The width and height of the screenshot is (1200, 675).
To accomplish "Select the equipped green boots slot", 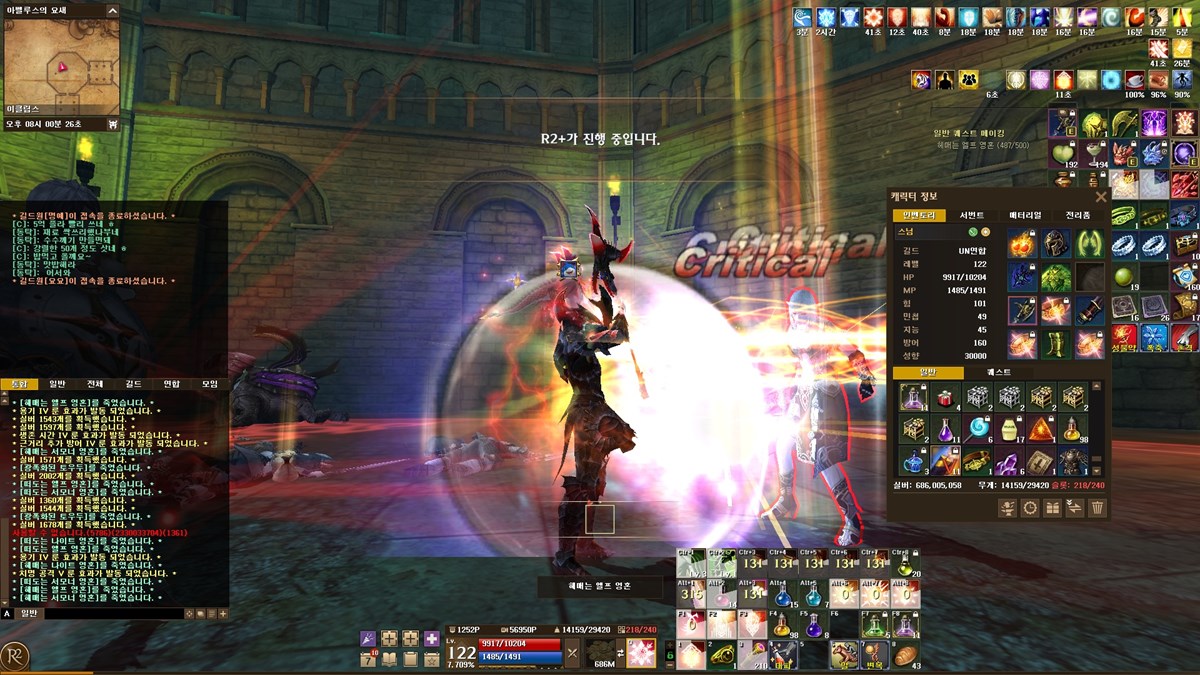I will coord(1057,343).
